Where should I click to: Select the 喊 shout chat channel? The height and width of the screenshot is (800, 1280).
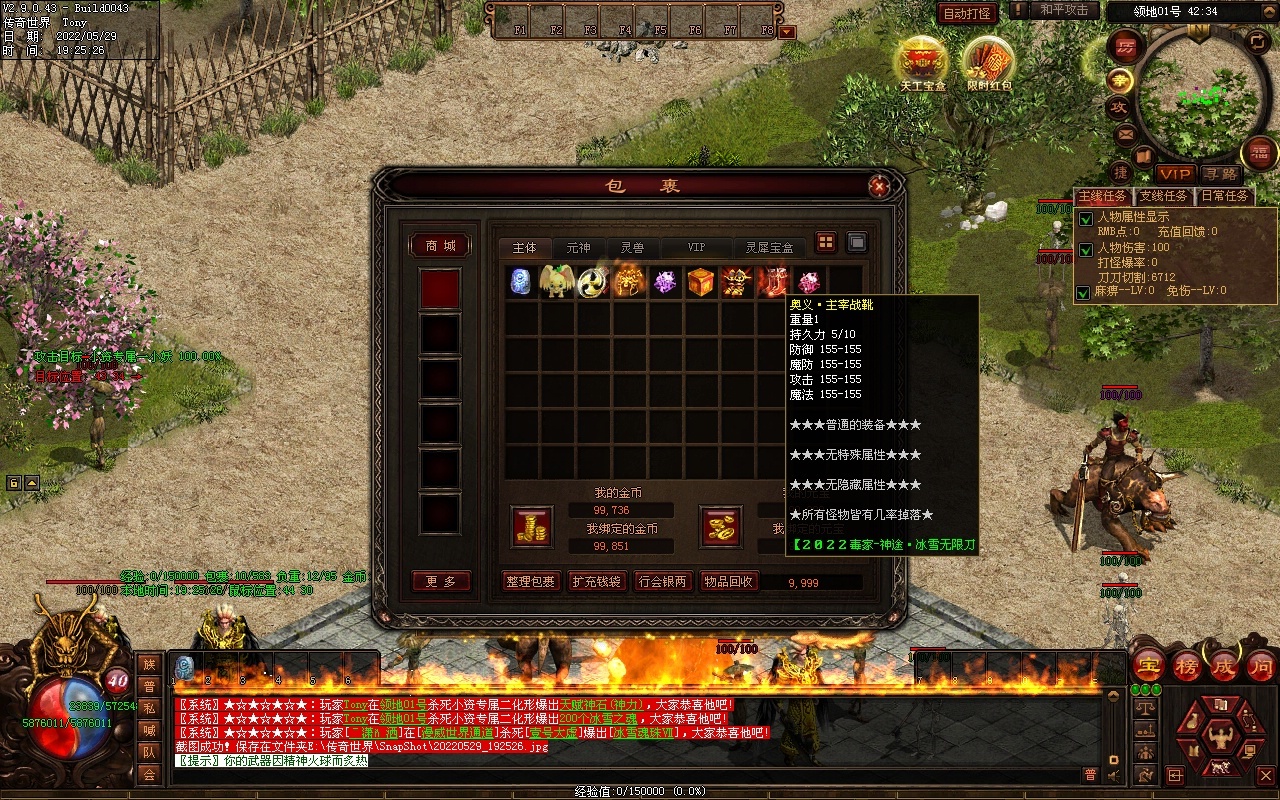click(149, 730)
